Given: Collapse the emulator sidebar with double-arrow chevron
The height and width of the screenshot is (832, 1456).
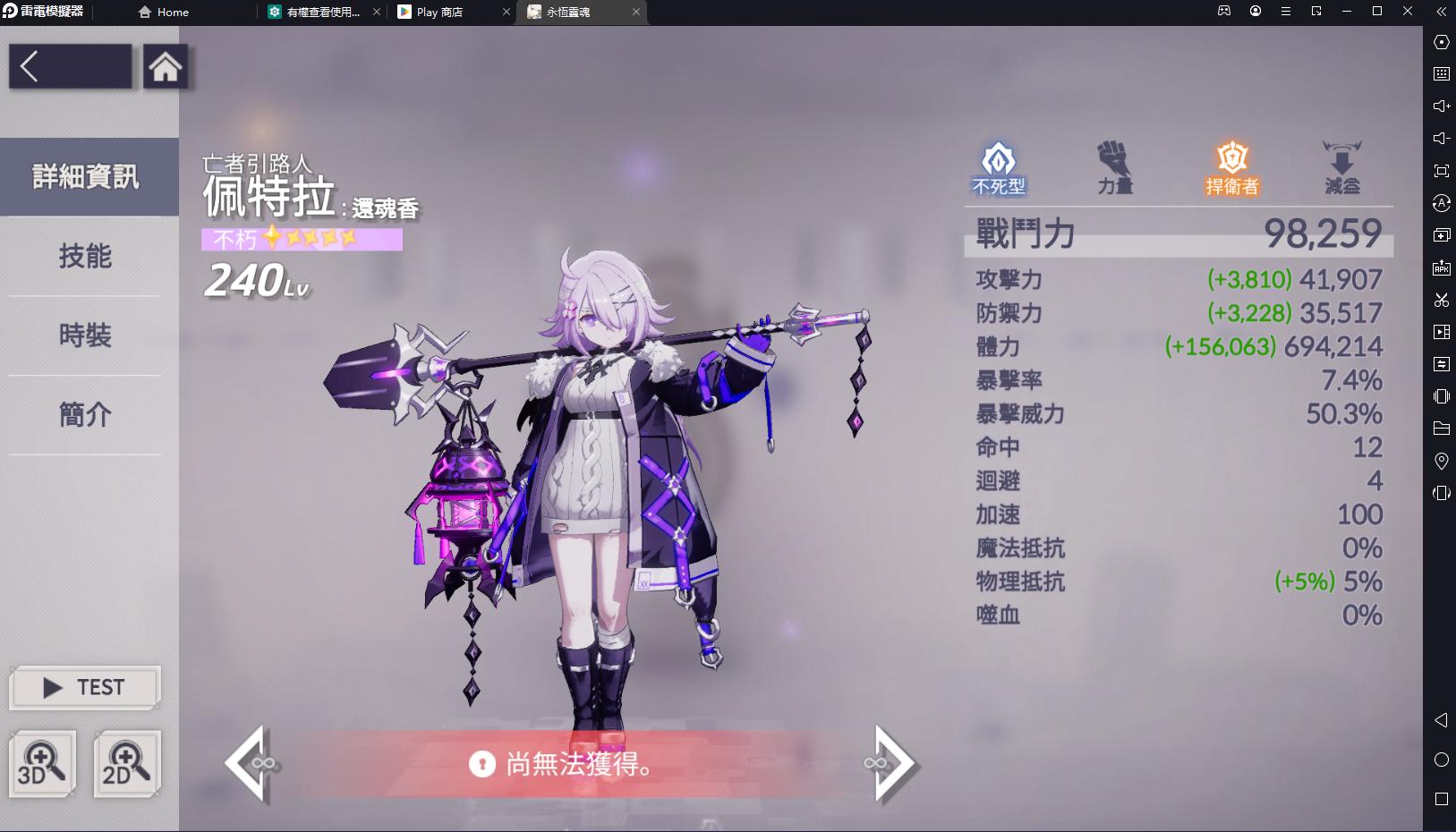Looking at the screenshot, I should click(1441, 12).
